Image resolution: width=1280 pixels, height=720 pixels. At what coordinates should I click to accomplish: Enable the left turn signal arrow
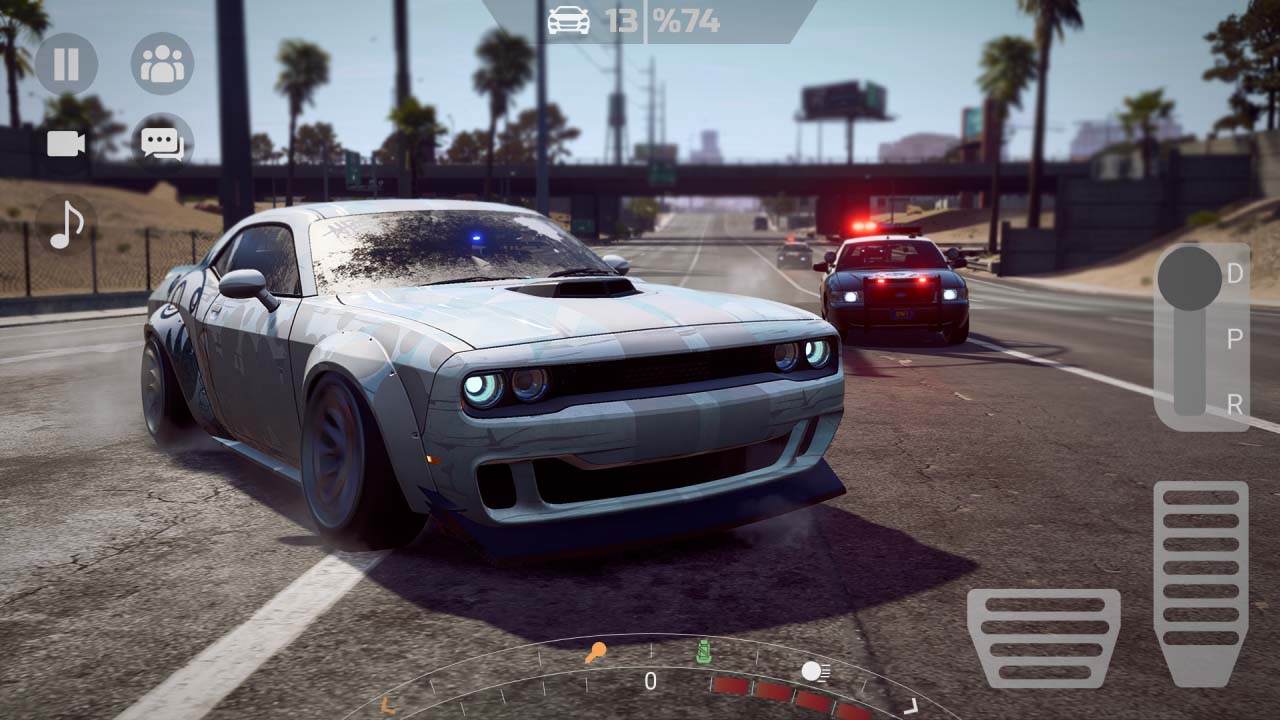385,706
